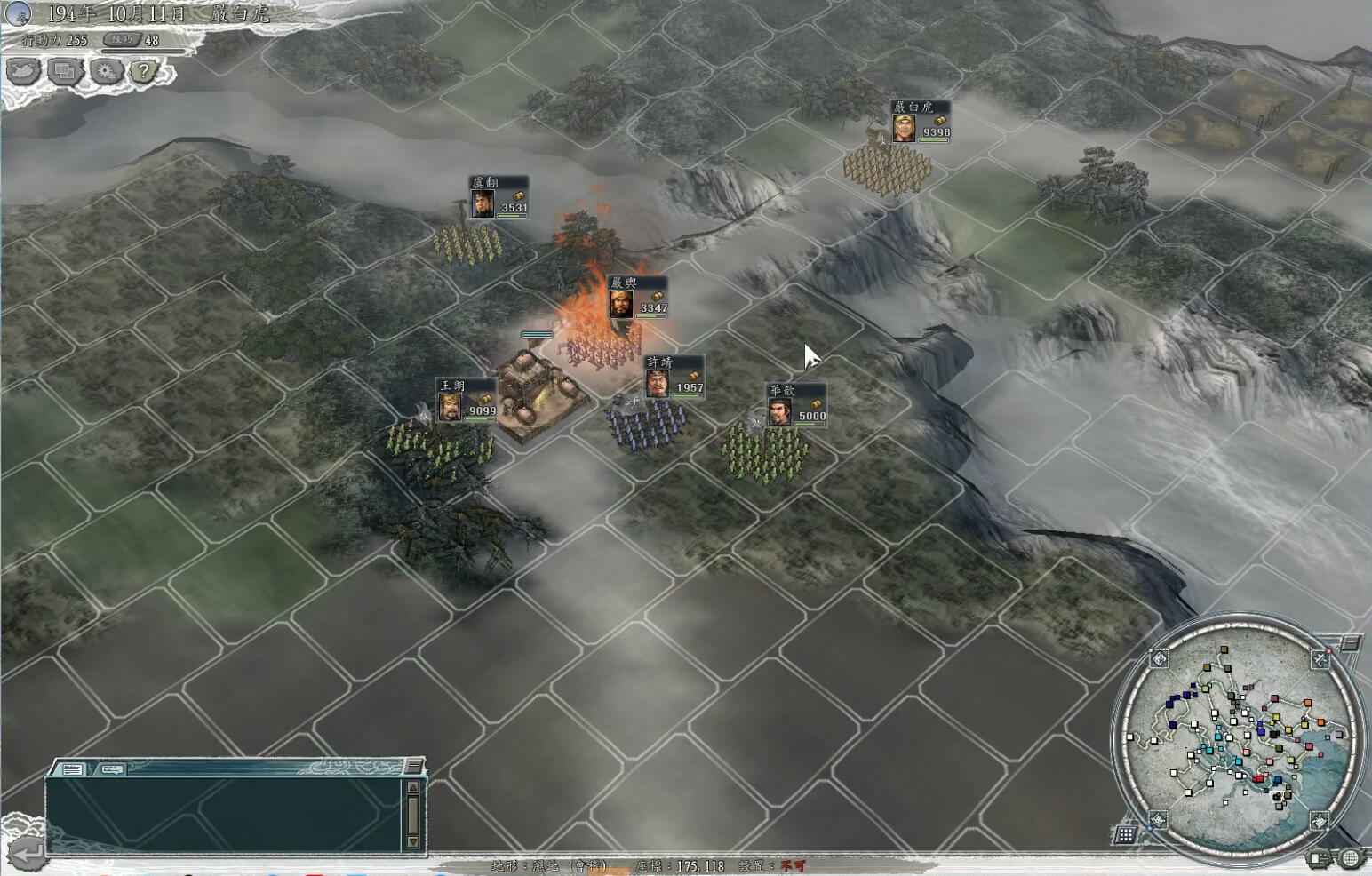Open the China map overview button
The image size is (1372, 876).
(x=21, y=70)
